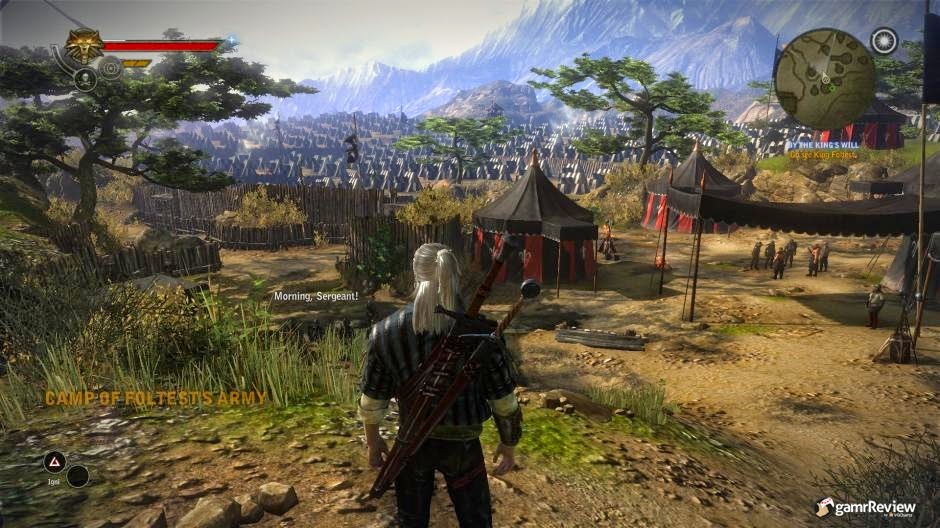Select the skull toxicity icon

(84, 78)
